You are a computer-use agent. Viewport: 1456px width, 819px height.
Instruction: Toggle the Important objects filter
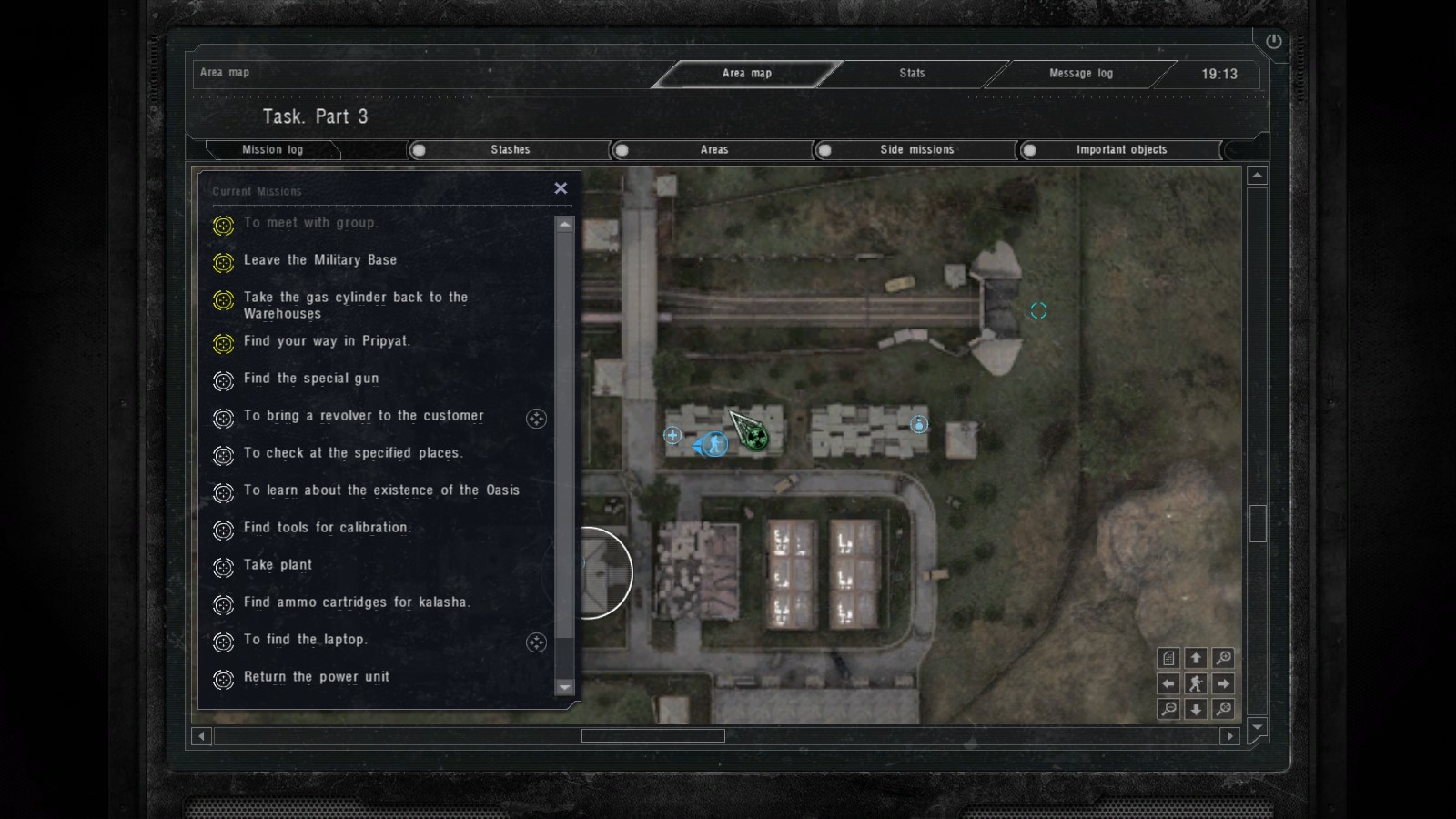[1029, 150]
